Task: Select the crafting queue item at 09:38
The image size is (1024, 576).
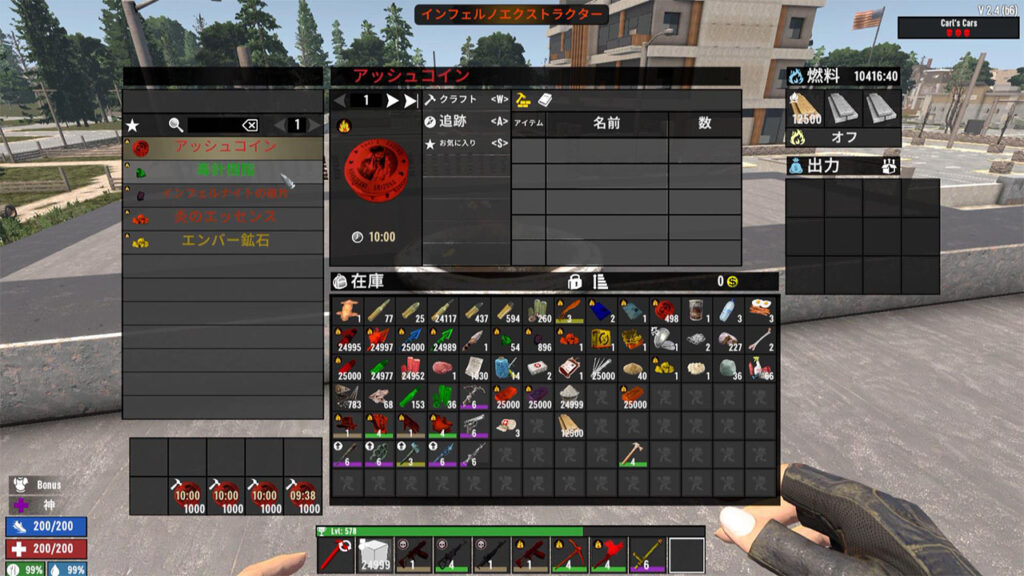Action: point(303,496)
